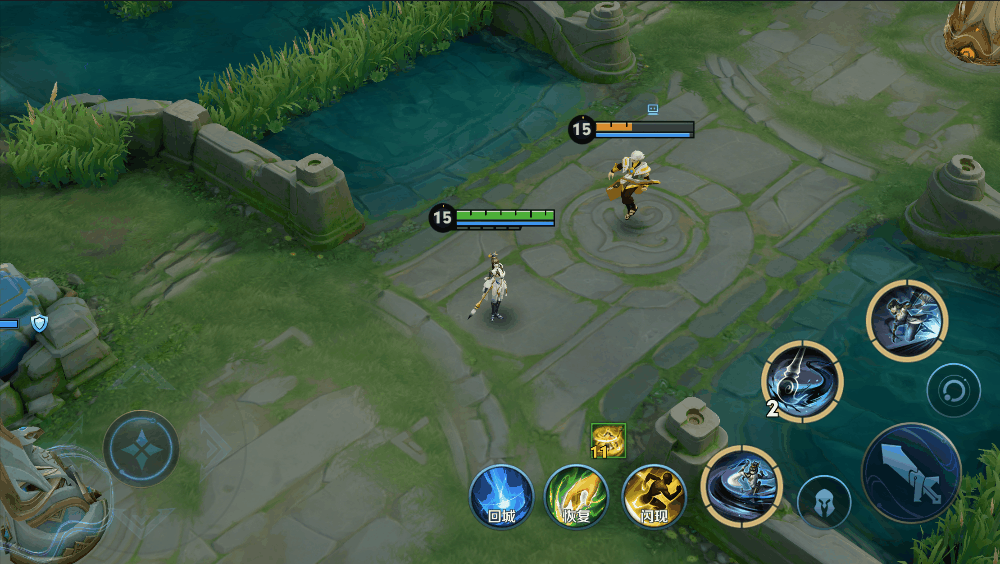
Task: Tap the circular swirl target button
Action: pyautogui.click(x=953, y=390)
